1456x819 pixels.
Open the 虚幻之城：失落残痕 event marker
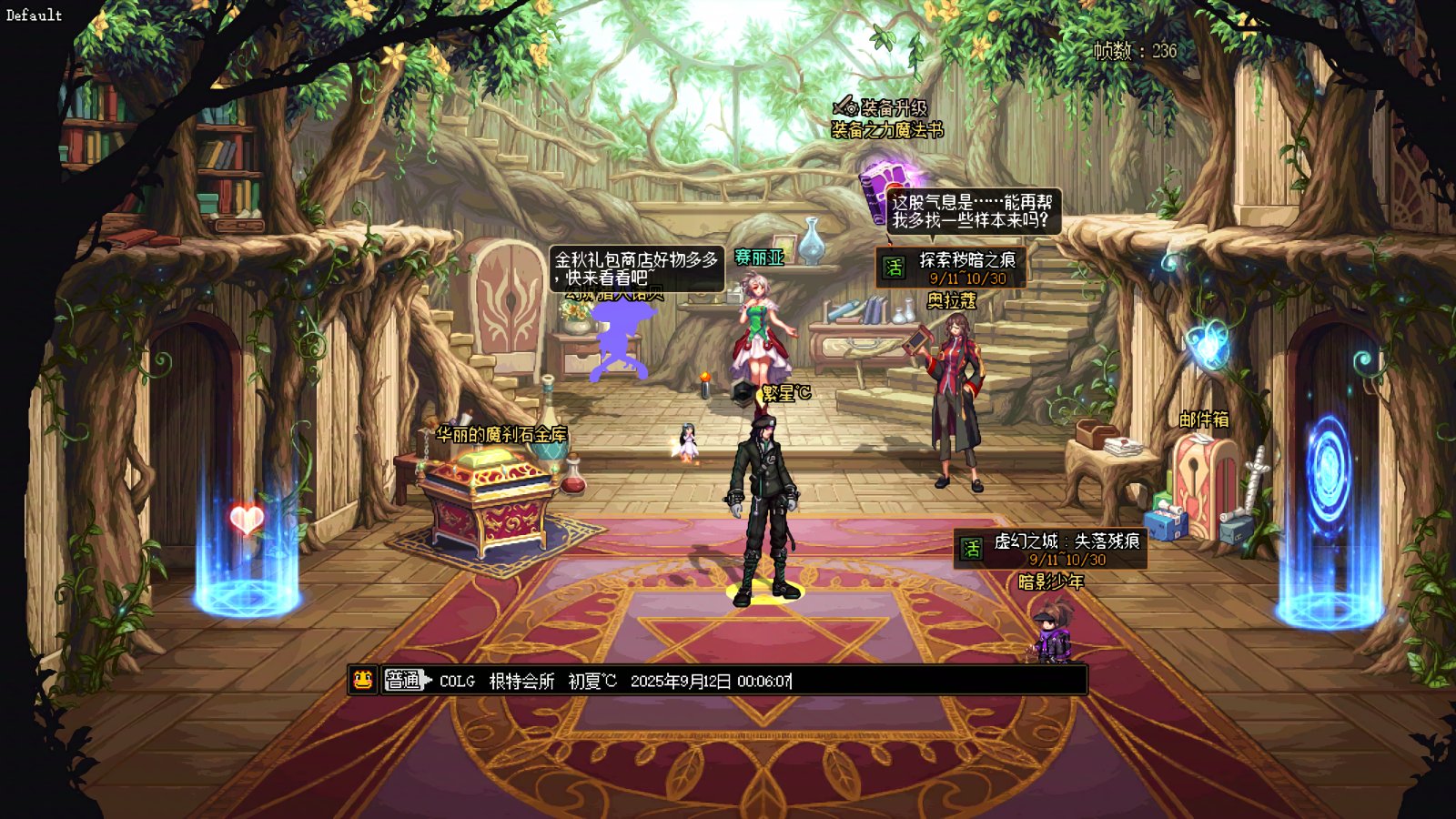1050,549
